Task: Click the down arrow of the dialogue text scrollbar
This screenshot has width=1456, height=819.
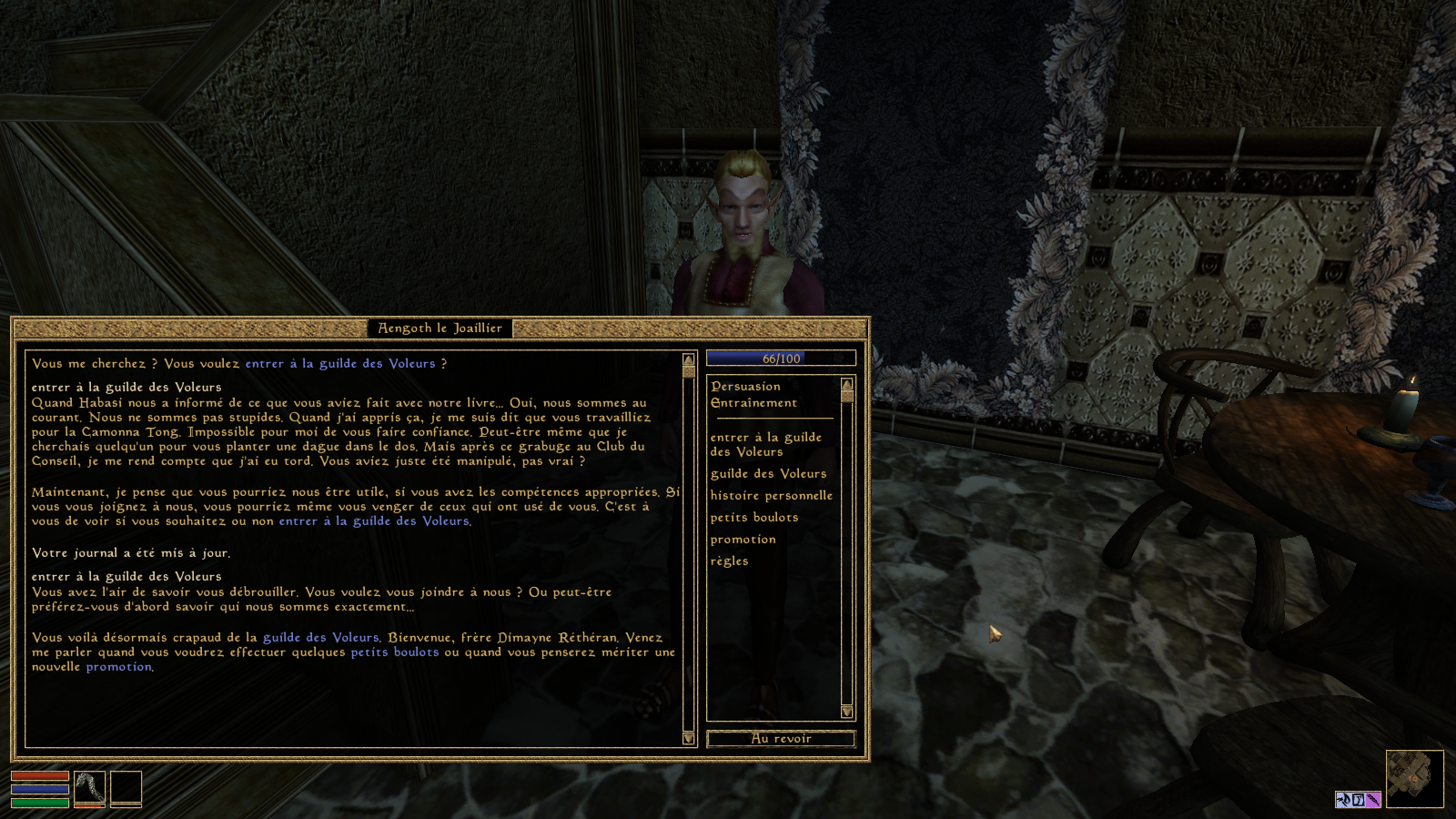Action: [x=688, y=738]
